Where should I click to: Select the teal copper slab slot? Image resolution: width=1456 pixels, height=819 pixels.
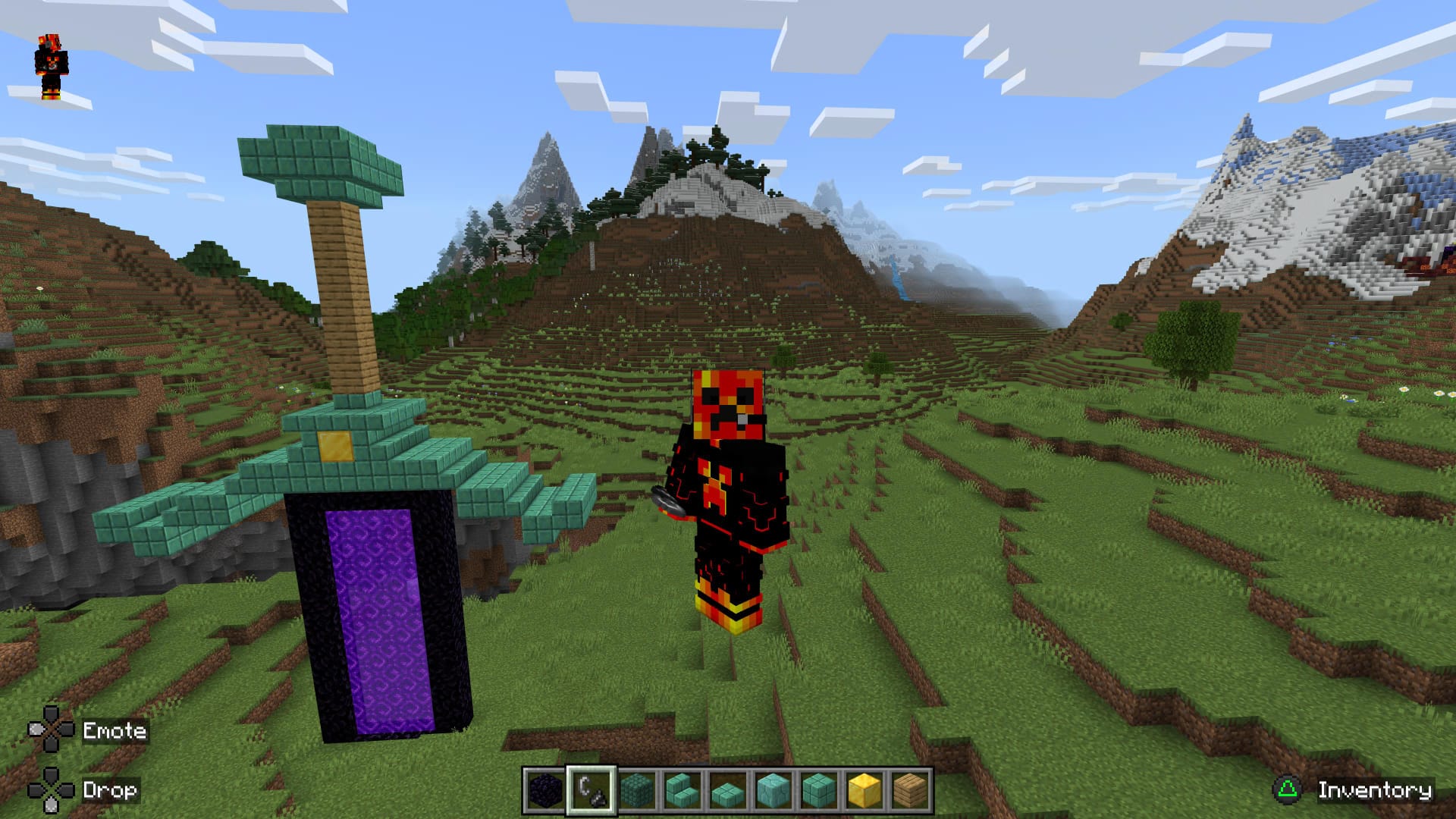(x=727, y=791)
